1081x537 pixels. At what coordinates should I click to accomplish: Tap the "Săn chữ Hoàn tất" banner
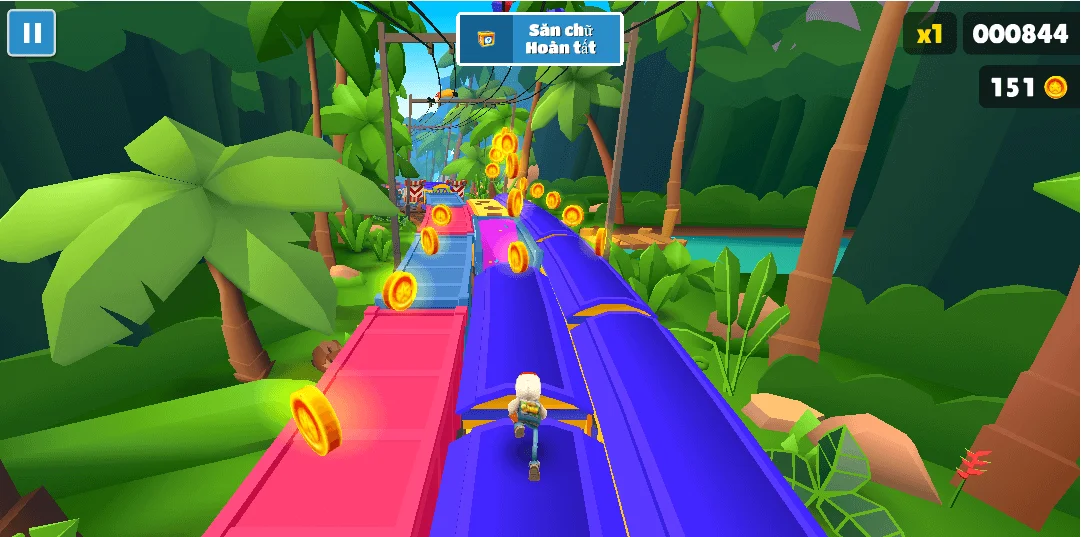pyautogui.click(x=540, y=39)
